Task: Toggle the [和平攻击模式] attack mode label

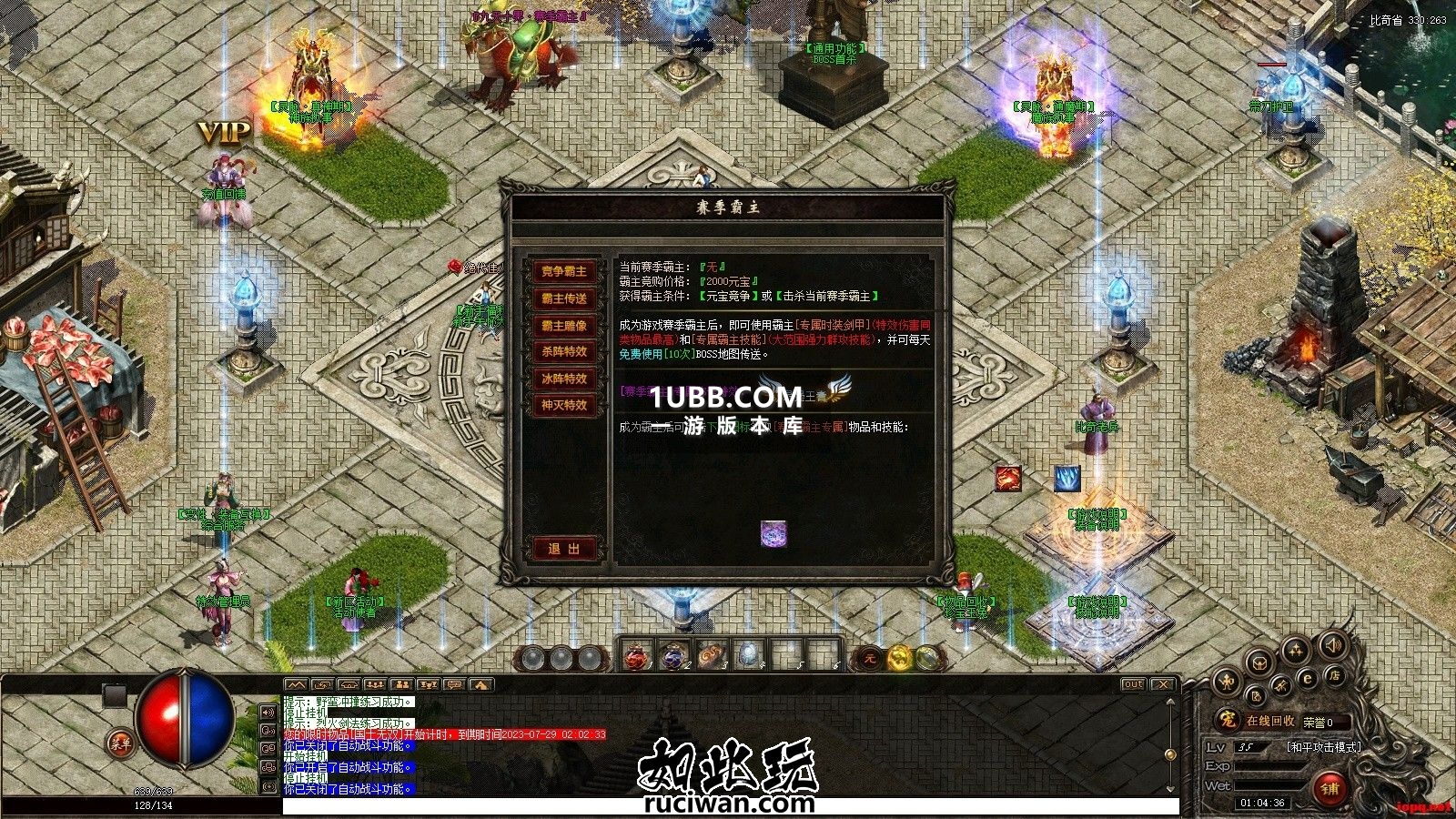Action: click(1323, 747)
